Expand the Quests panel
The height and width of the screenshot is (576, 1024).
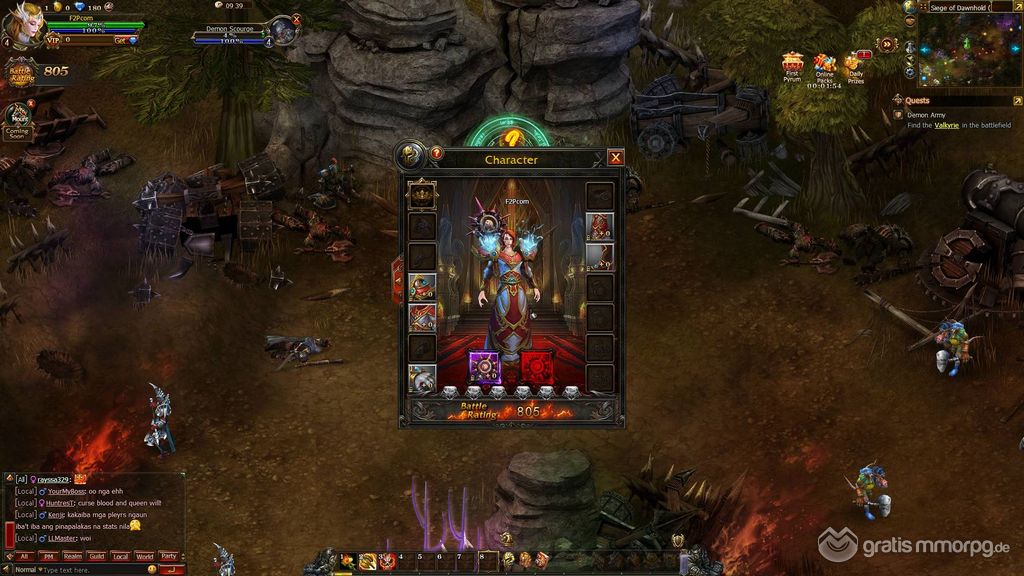click(x=1016, y=101)
